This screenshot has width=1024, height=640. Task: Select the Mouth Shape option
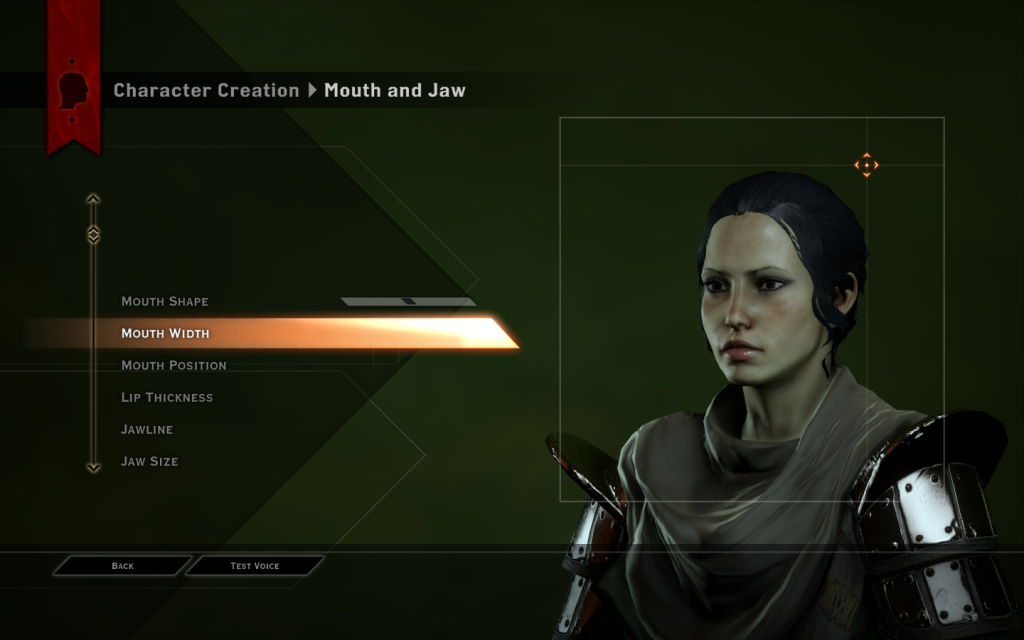click(165, 301)
